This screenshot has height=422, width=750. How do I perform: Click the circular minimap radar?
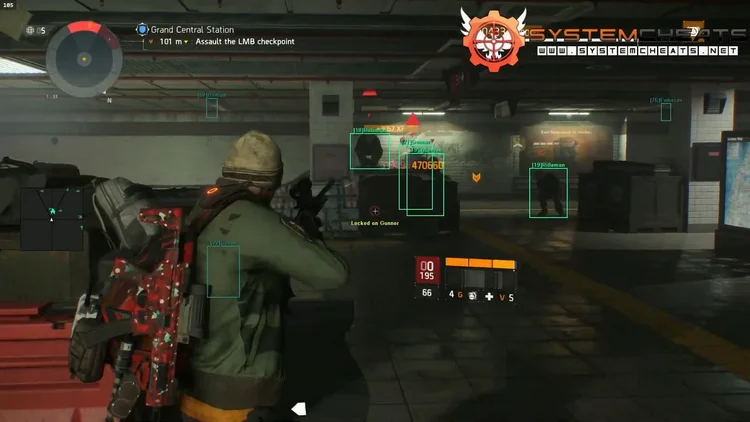click(x=85, y=56)
